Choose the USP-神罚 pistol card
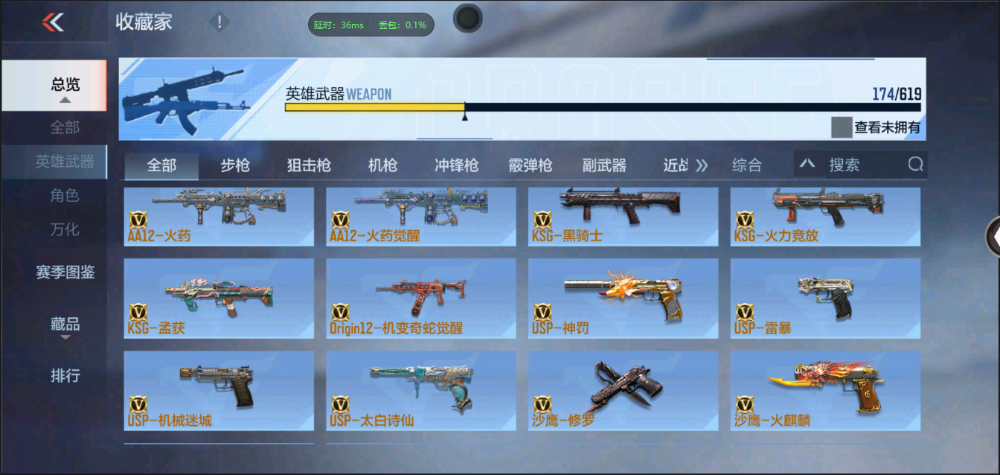The image size is (1000, 475). [622, 298]
